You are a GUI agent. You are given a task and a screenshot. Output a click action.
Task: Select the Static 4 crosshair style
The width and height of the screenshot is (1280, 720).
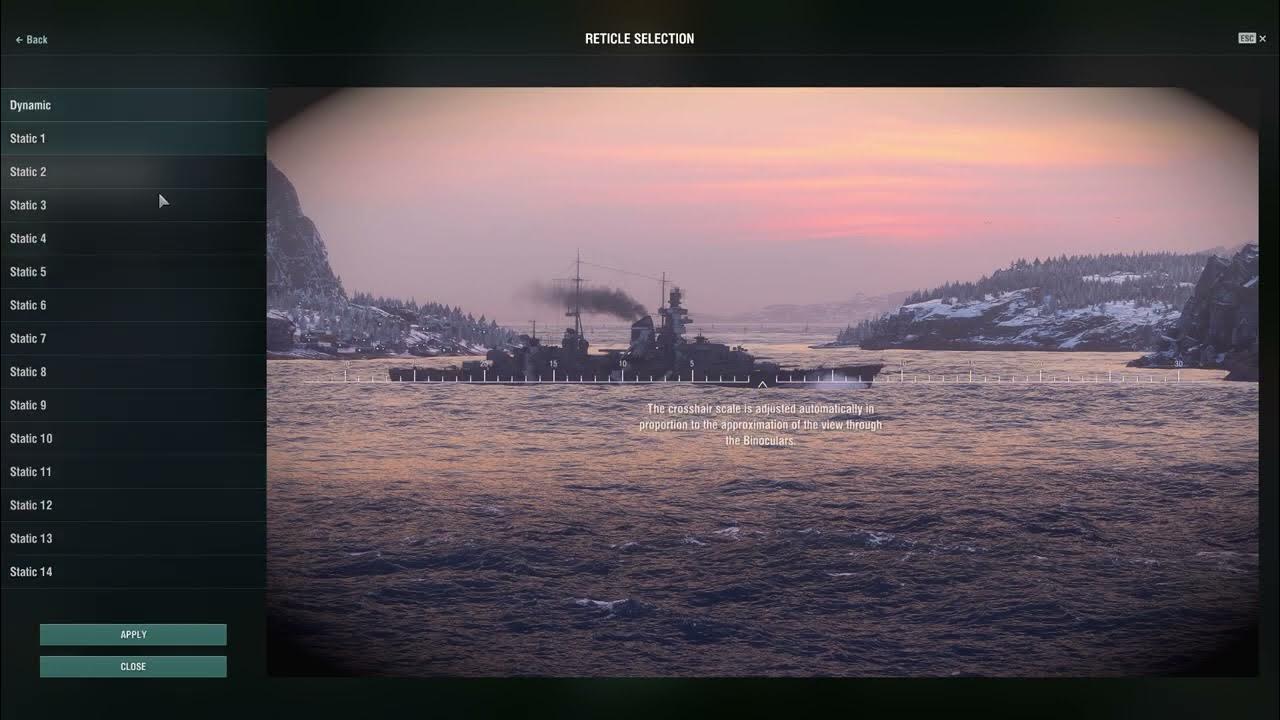click(100, 238)
